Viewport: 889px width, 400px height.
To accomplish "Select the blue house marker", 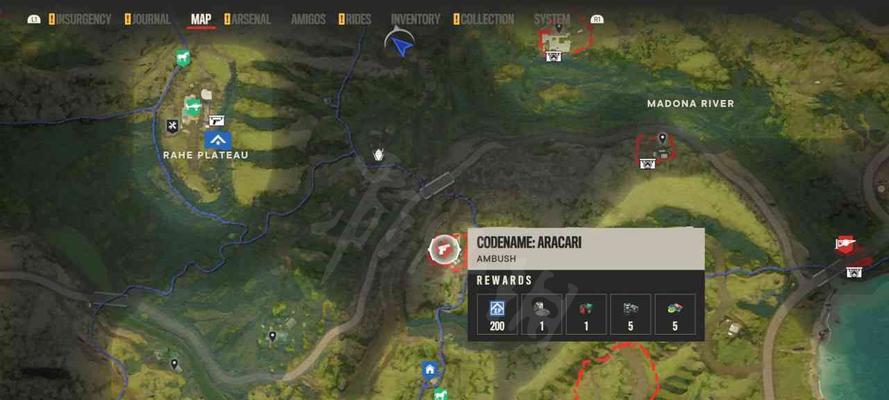I will pos(430,369).
